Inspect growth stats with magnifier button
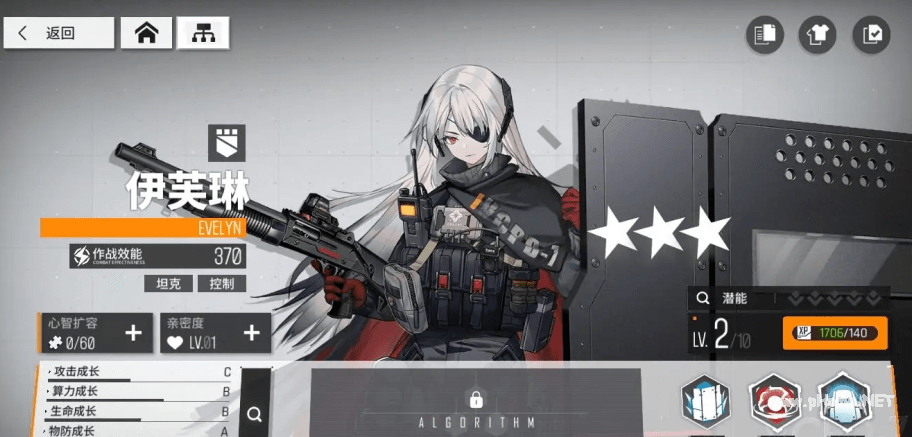Viewport: 912px width, 437px height. (x=255, y=412)
